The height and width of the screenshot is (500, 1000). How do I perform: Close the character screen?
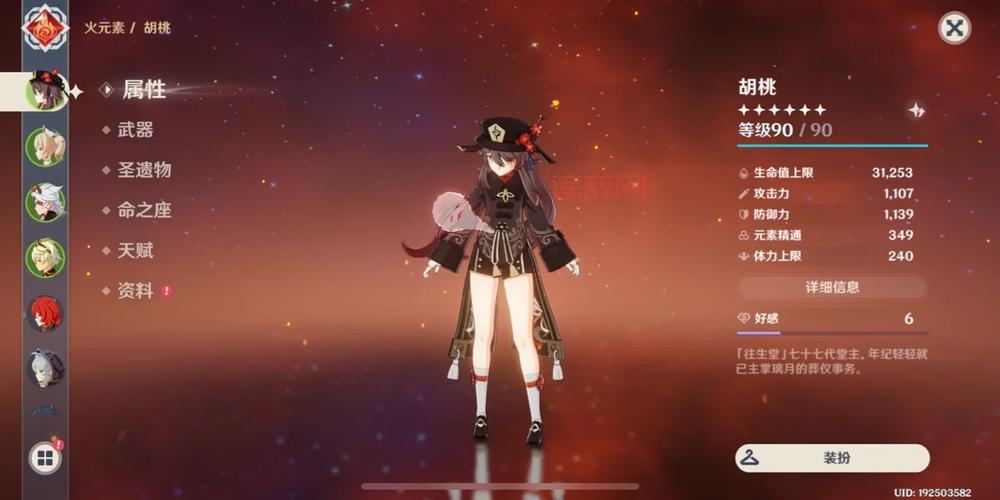(x=954, y=28)
